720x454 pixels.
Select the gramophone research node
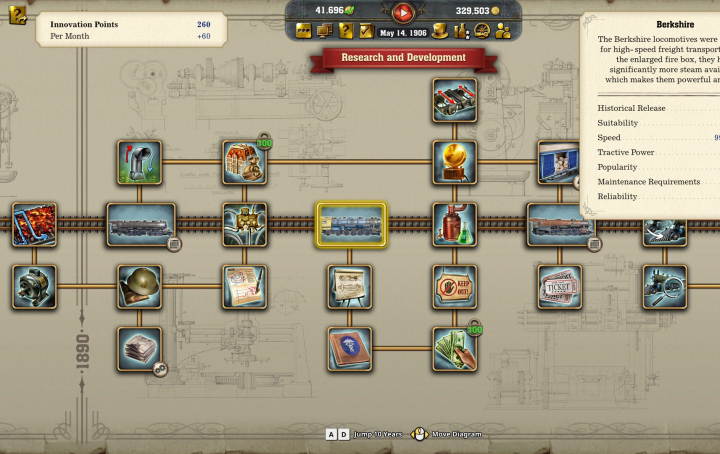click(x=455, y=162)
